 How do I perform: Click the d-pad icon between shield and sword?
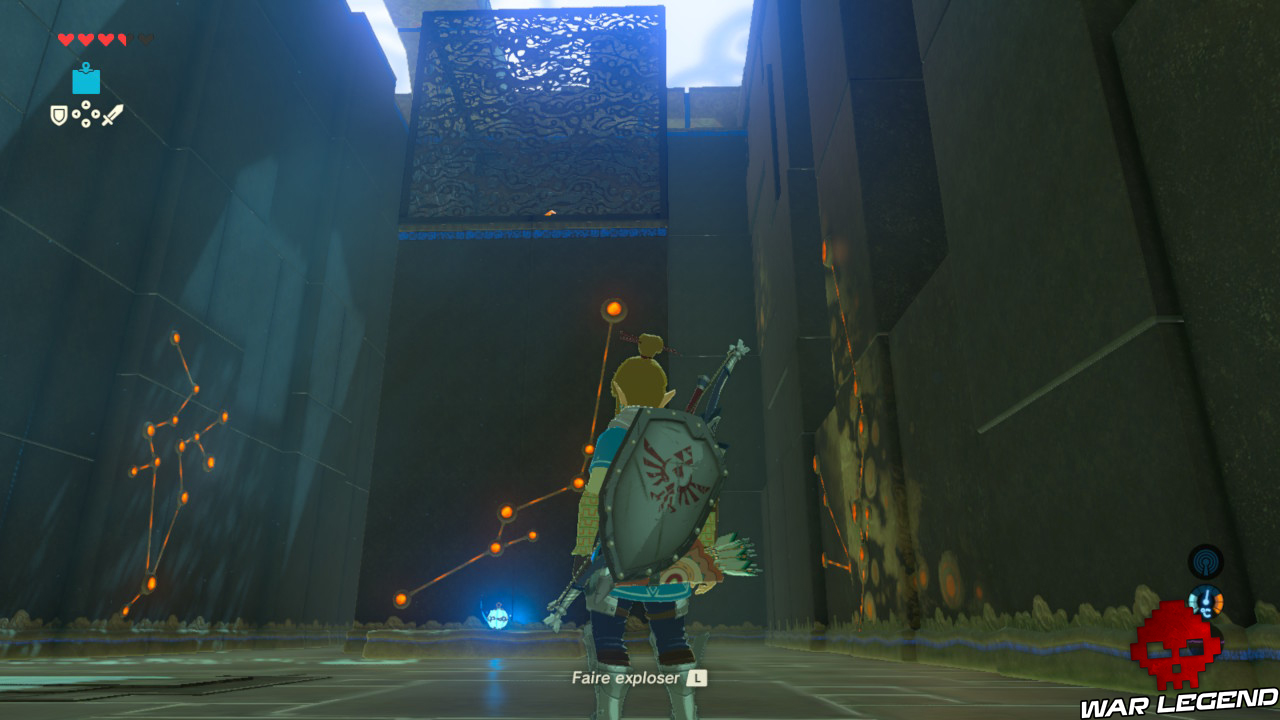click(86, 114)
